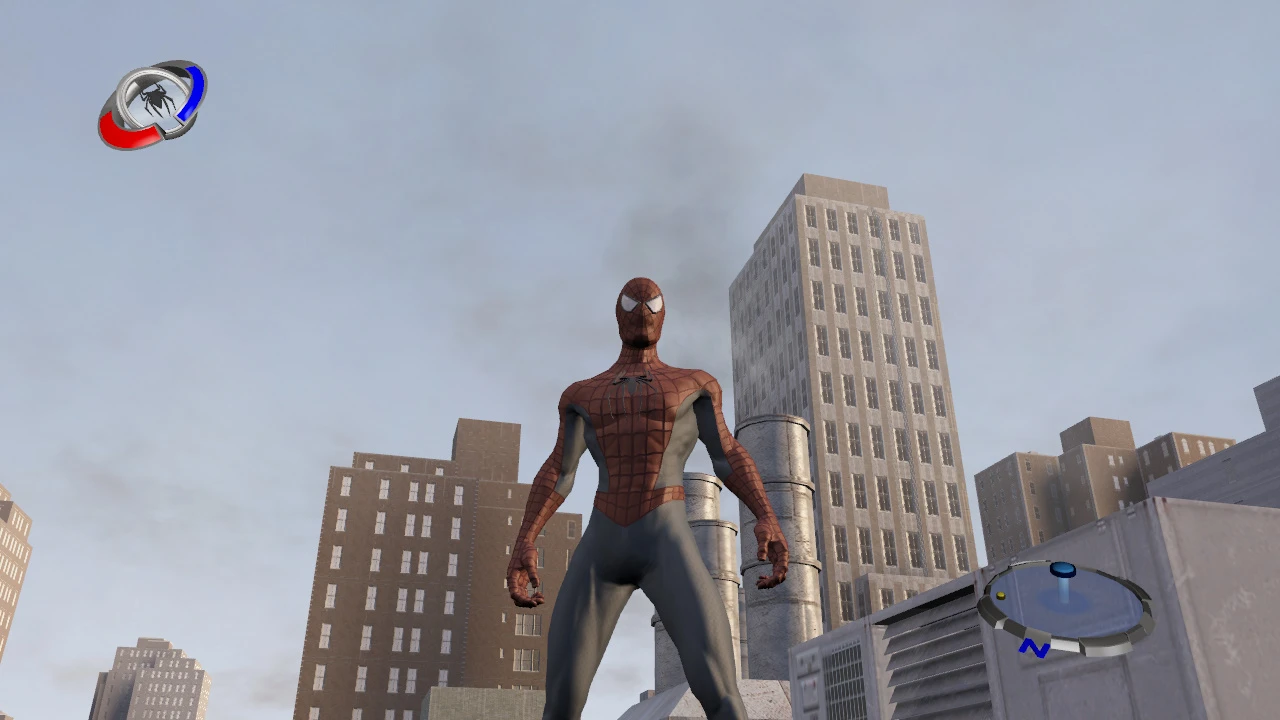1280x720 pixels.
Task: Click the blue center pin of the radar
Action: (1062, 572)
